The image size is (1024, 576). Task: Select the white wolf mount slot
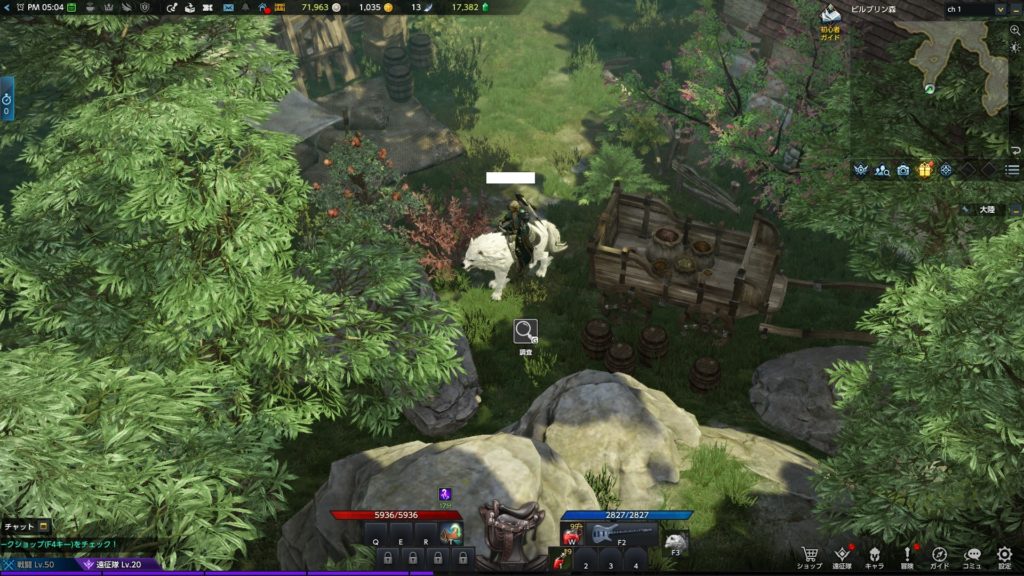tap(676, 541)
